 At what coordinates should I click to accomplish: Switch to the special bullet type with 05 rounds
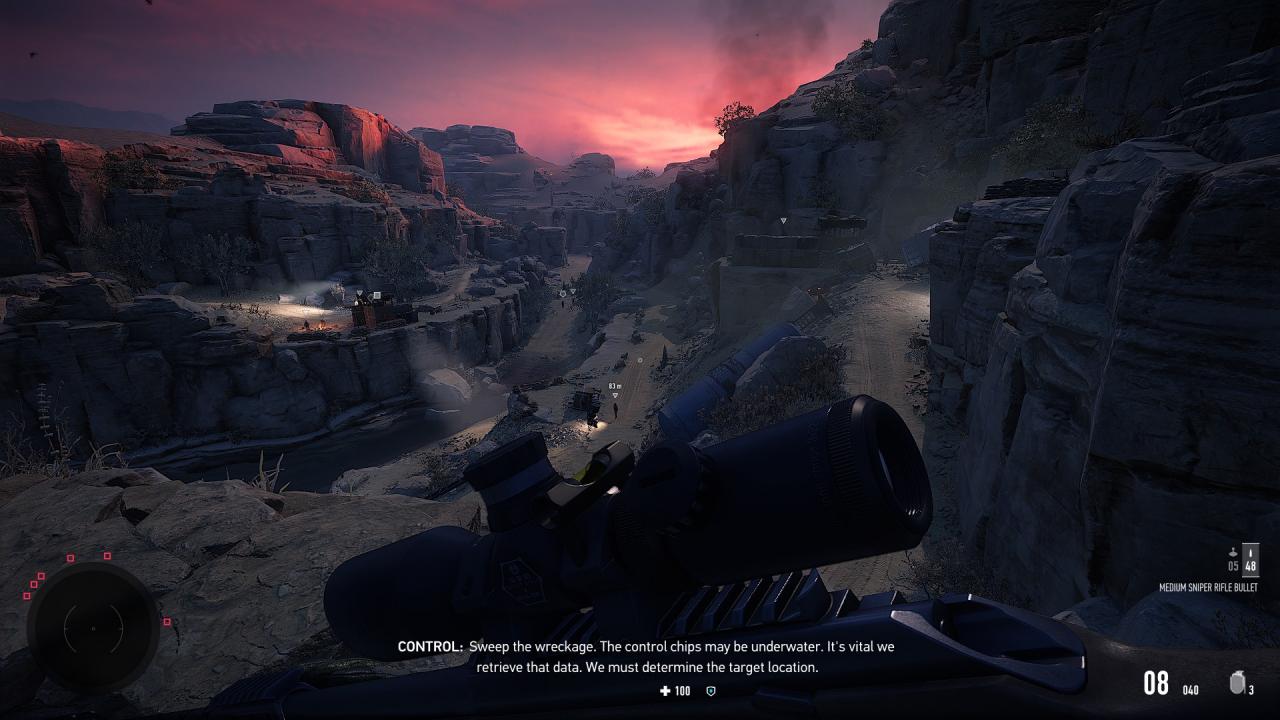coord(1233,559)
